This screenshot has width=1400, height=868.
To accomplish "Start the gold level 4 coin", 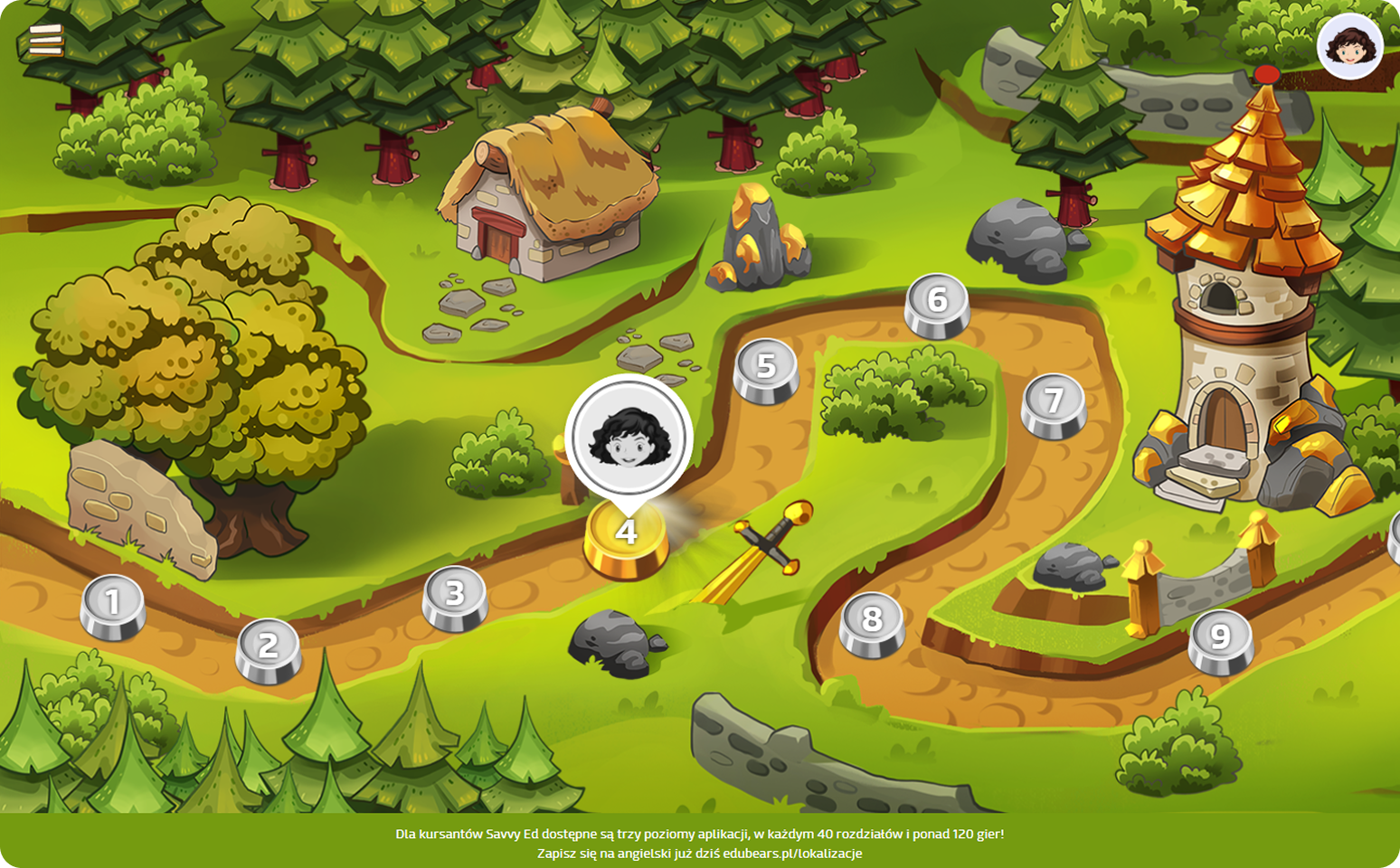I will [x=627, y=537].
